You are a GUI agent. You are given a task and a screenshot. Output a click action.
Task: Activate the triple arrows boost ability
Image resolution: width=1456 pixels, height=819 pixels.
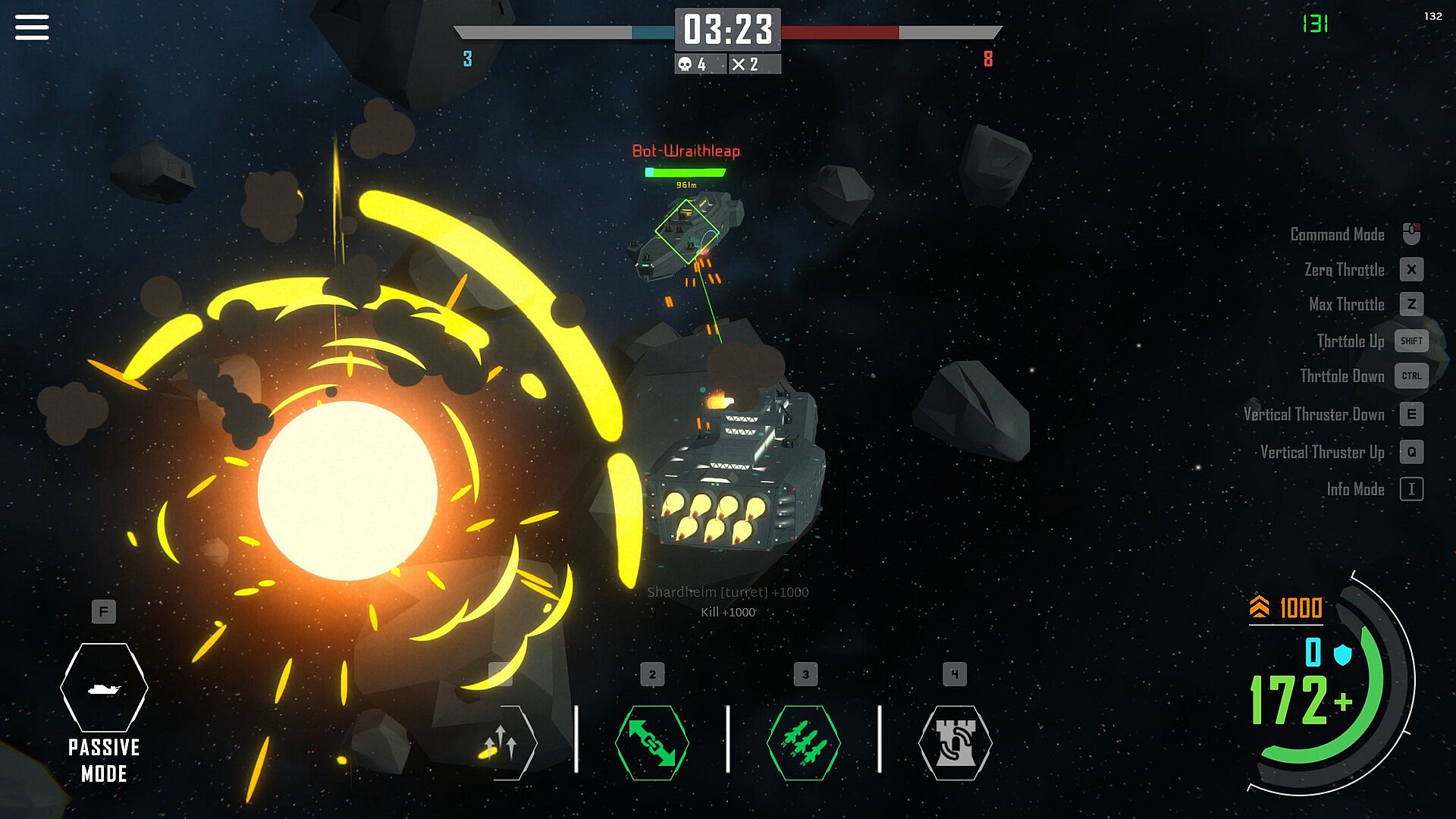pos(502,742)
